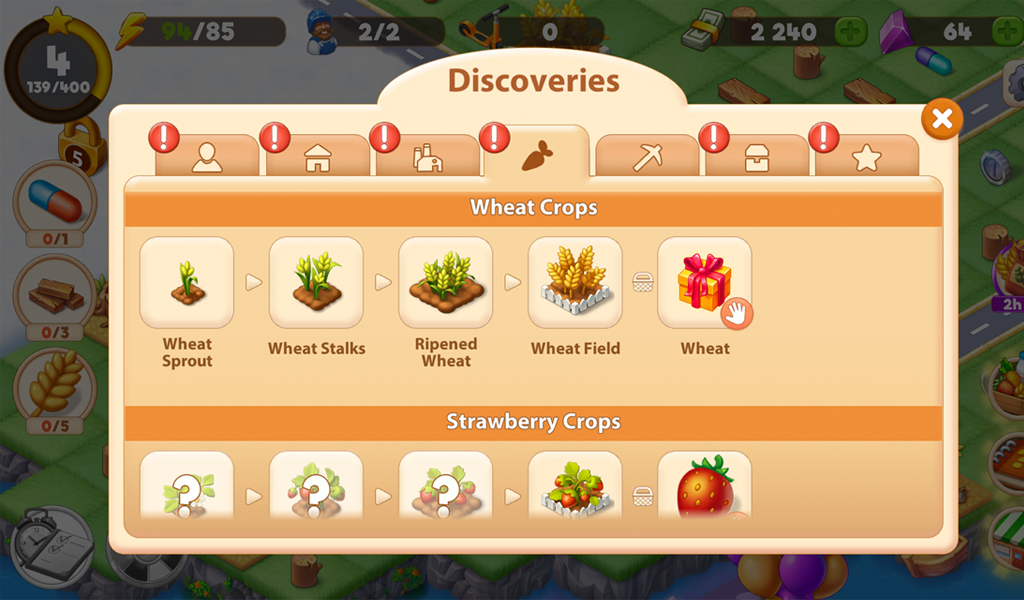Switch to the pickaxe tab
The image size is (1024, 600).
click(x=647, y=157)
